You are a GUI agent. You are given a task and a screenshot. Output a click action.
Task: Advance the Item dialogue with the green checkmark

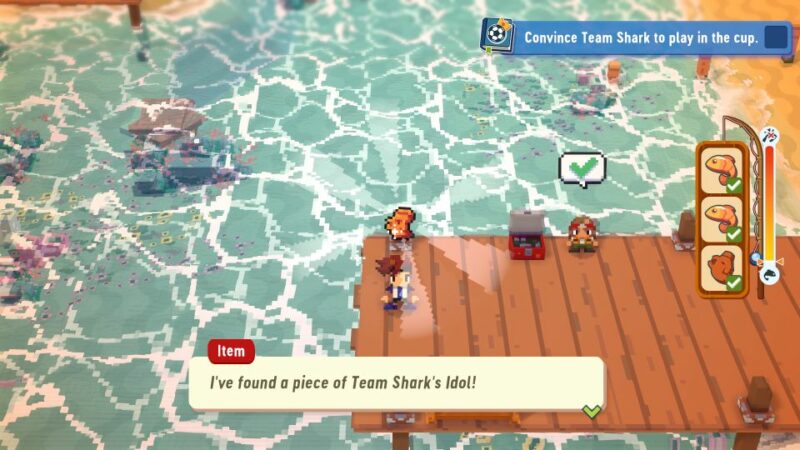click(x=592, y=410)
